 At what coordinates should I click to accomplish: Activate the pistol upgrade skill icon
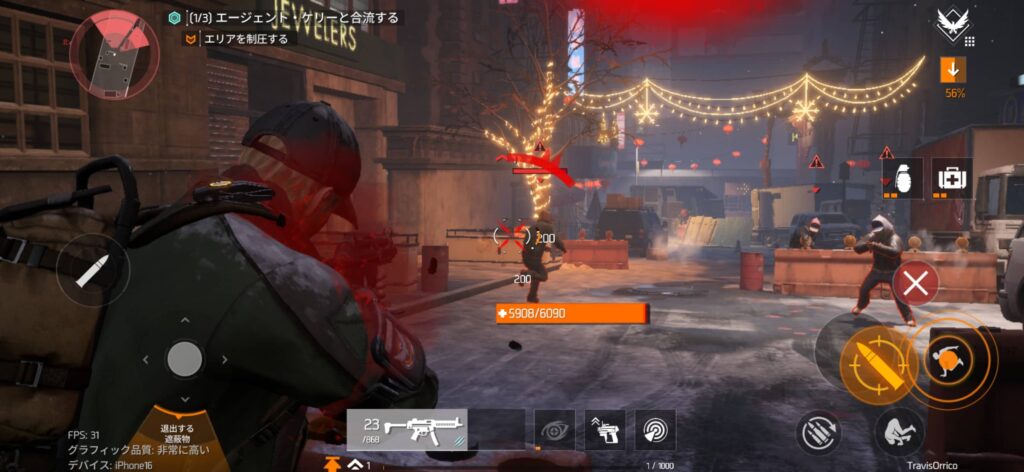click(x=605, y=429)
